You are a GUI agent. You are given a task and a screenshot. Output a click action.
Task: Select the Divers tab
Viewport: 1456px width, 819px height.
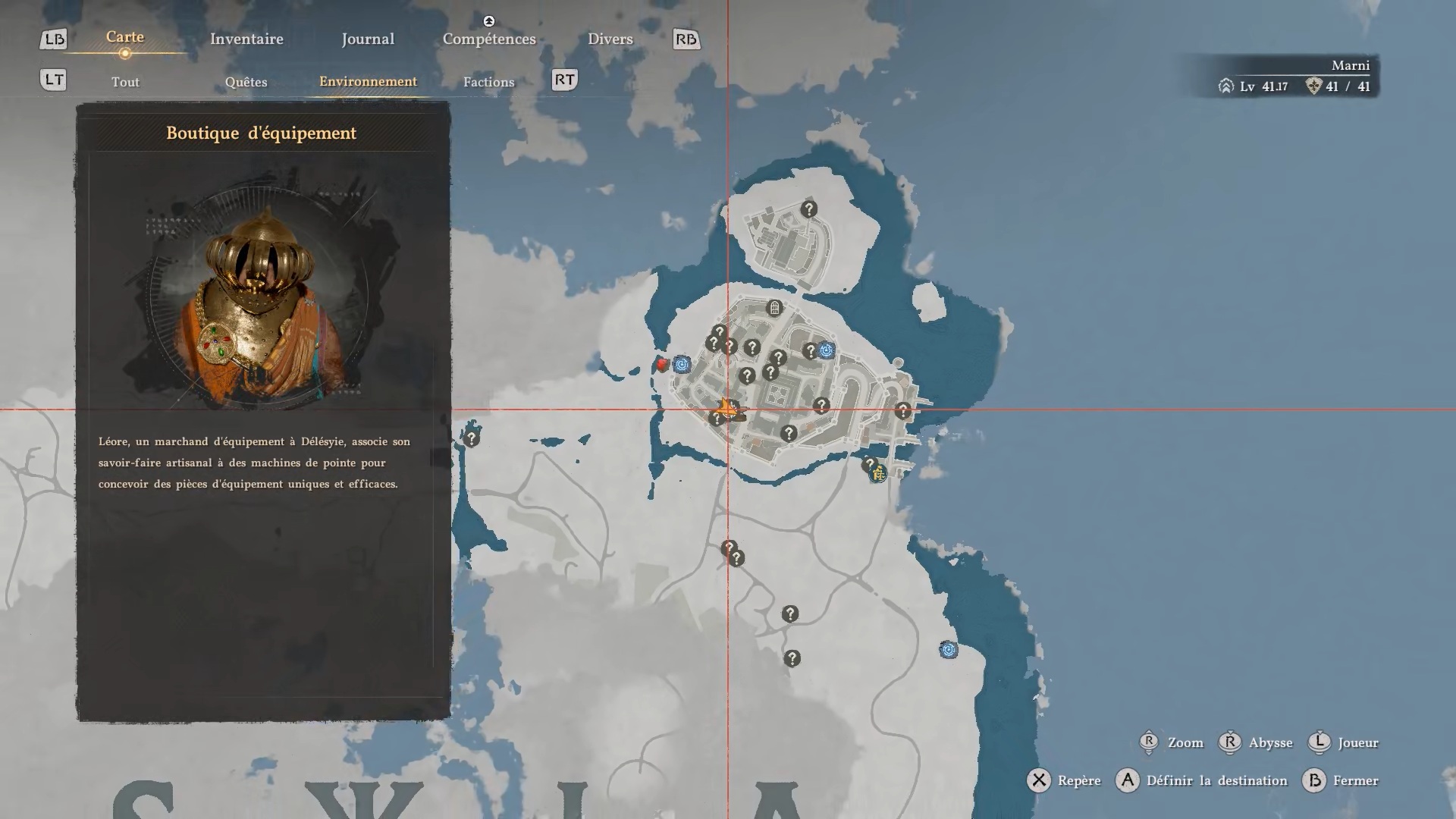[x=610, y=39]
